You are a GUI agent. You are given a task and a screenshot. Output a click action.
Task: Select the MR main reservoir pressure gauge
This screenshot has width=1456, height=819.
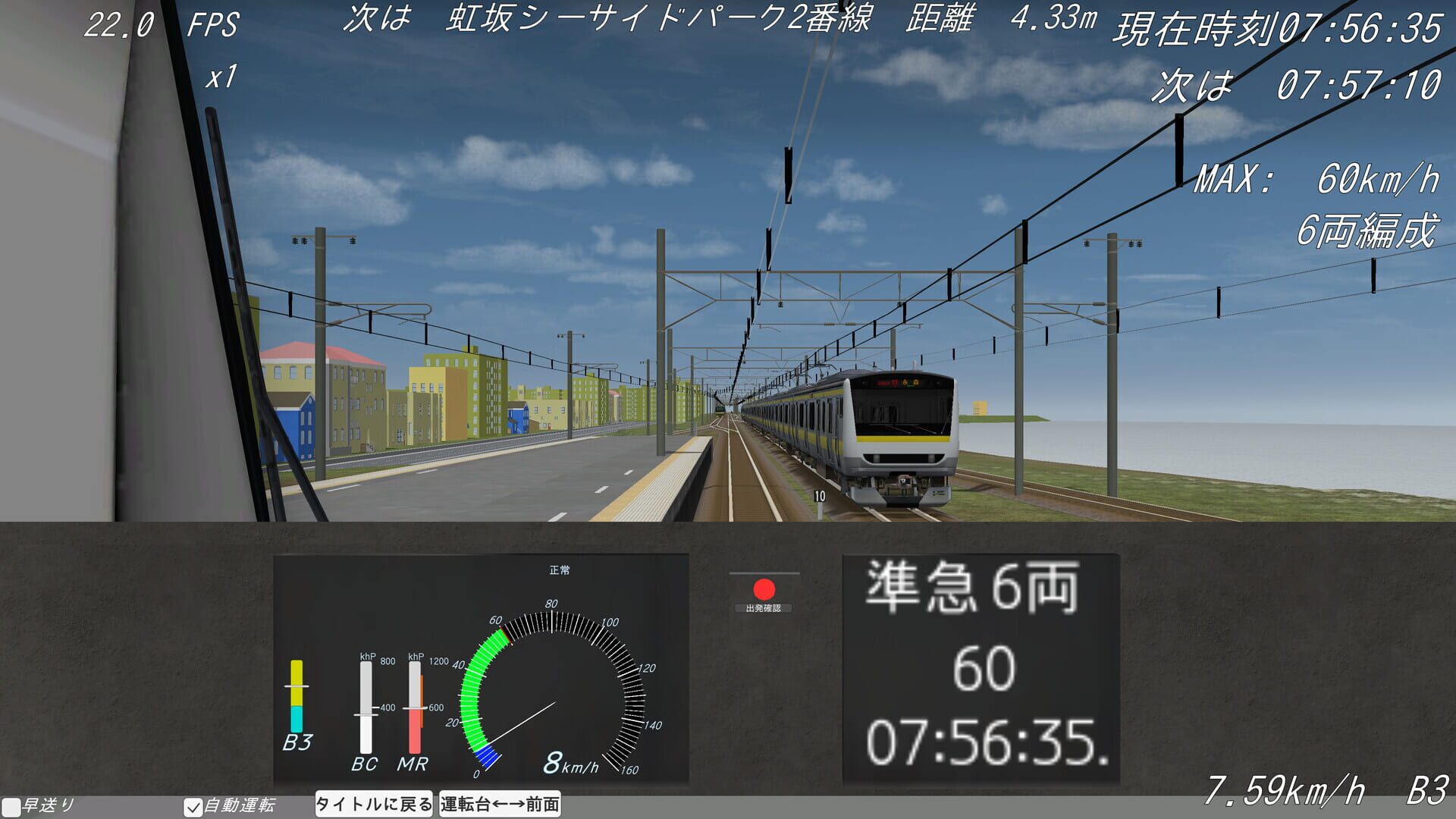click(416, 705)
